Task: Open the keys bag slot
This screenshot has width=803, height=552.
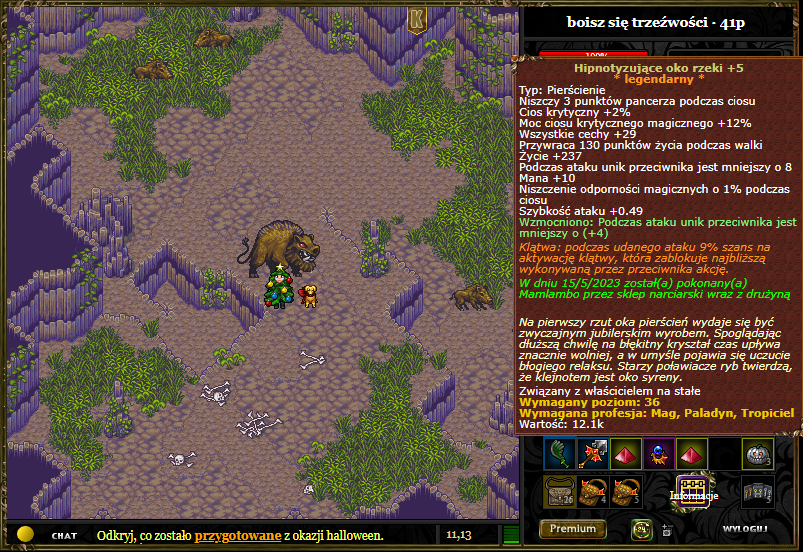Action: tap(757, 490)
